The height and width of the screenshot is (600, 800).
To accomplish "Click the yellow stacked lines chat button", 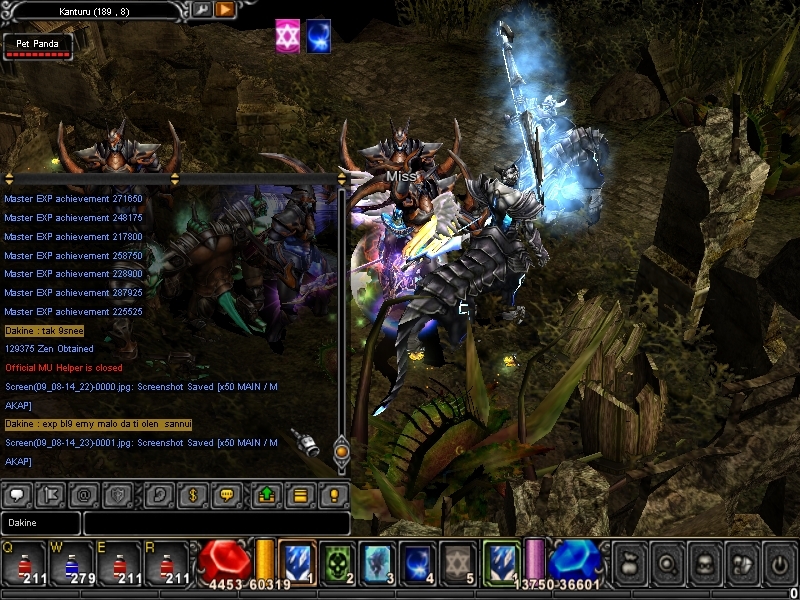I will (299, 494).
